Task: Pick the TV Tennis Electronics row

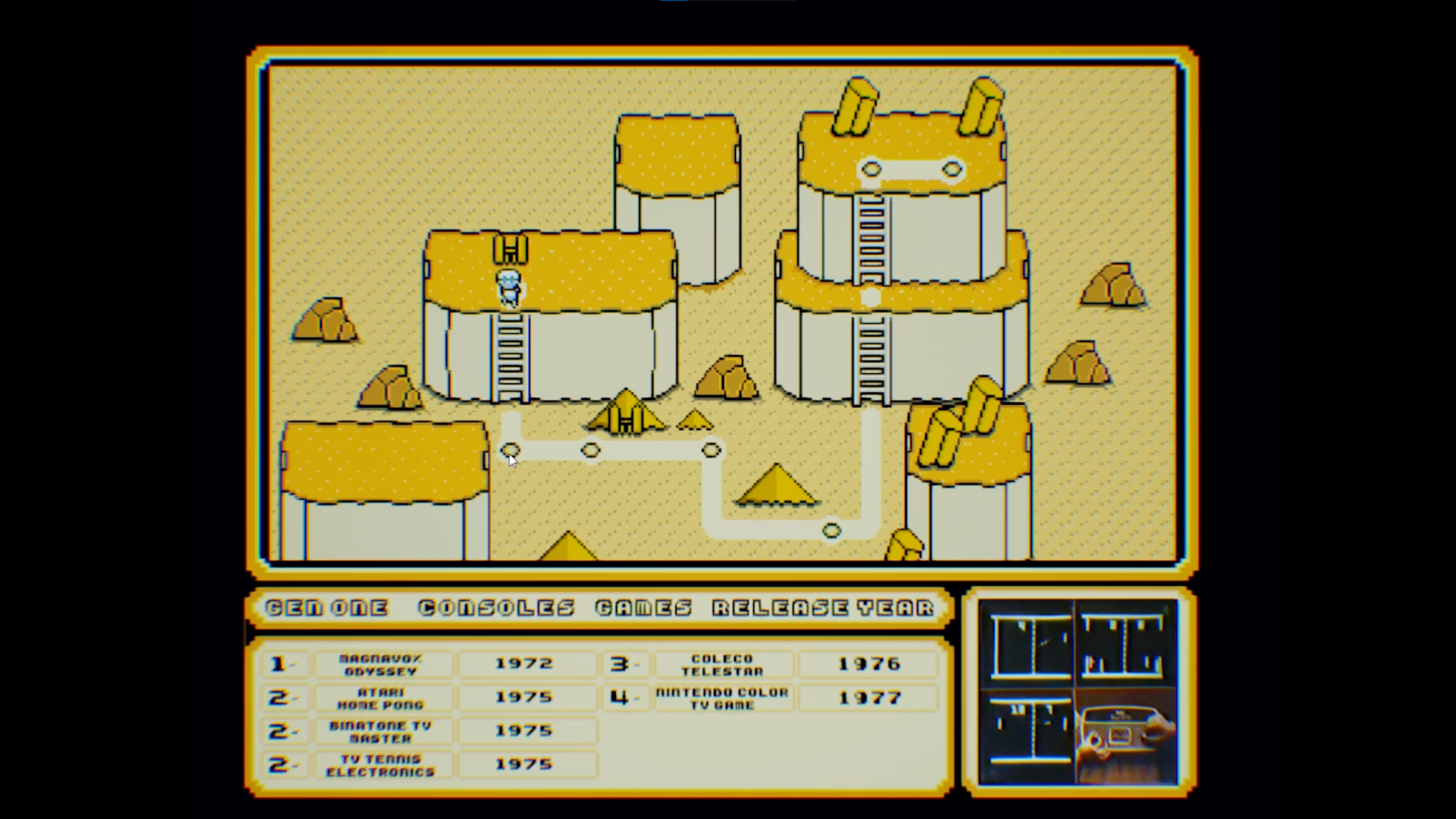Action: coord(381,765)
